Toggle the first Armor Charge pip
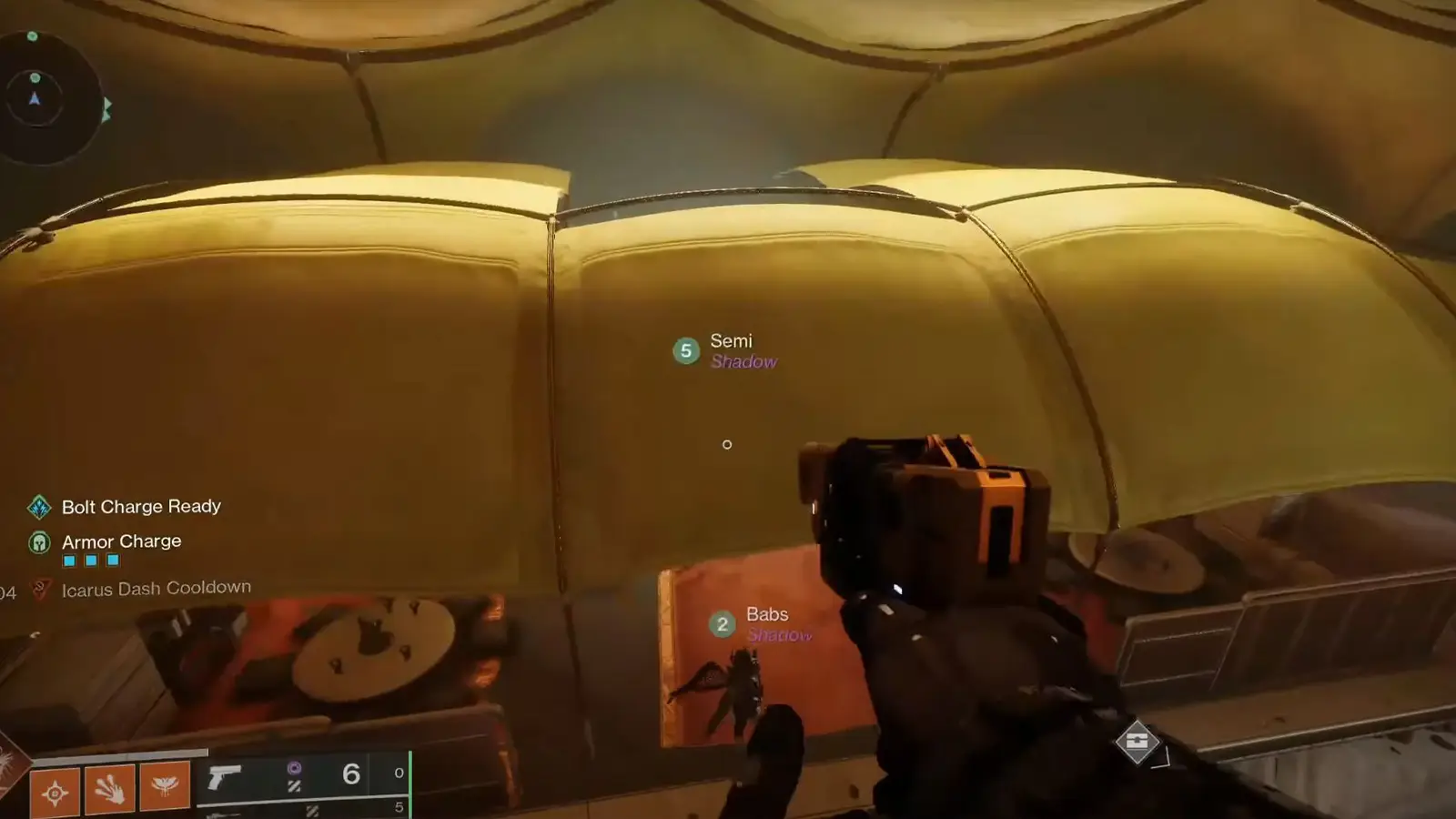The image size is (1456, 819). [x=69, y=561]
